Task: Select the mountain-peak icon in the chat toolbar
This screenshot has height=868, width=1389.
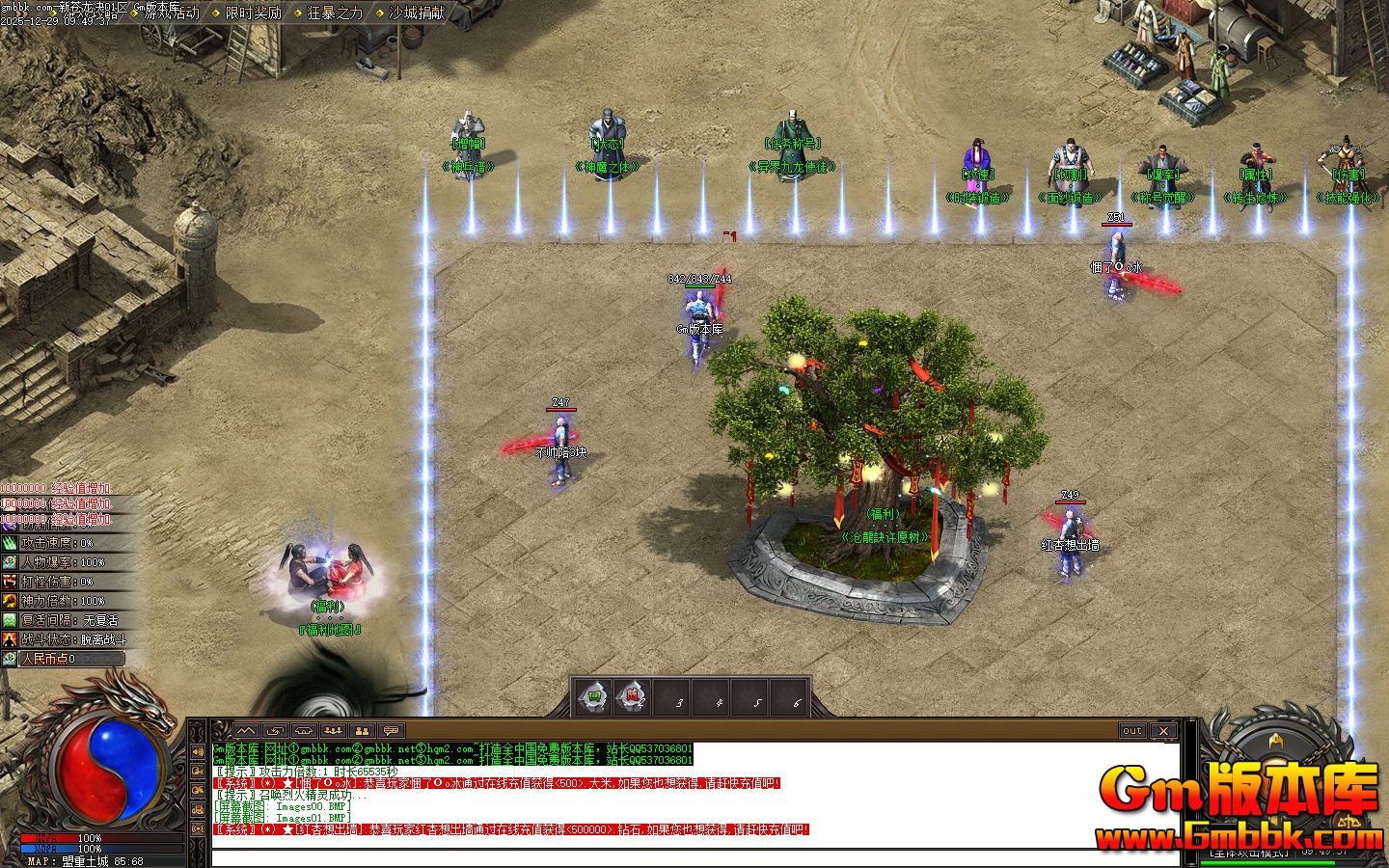Action: [246, 731]
